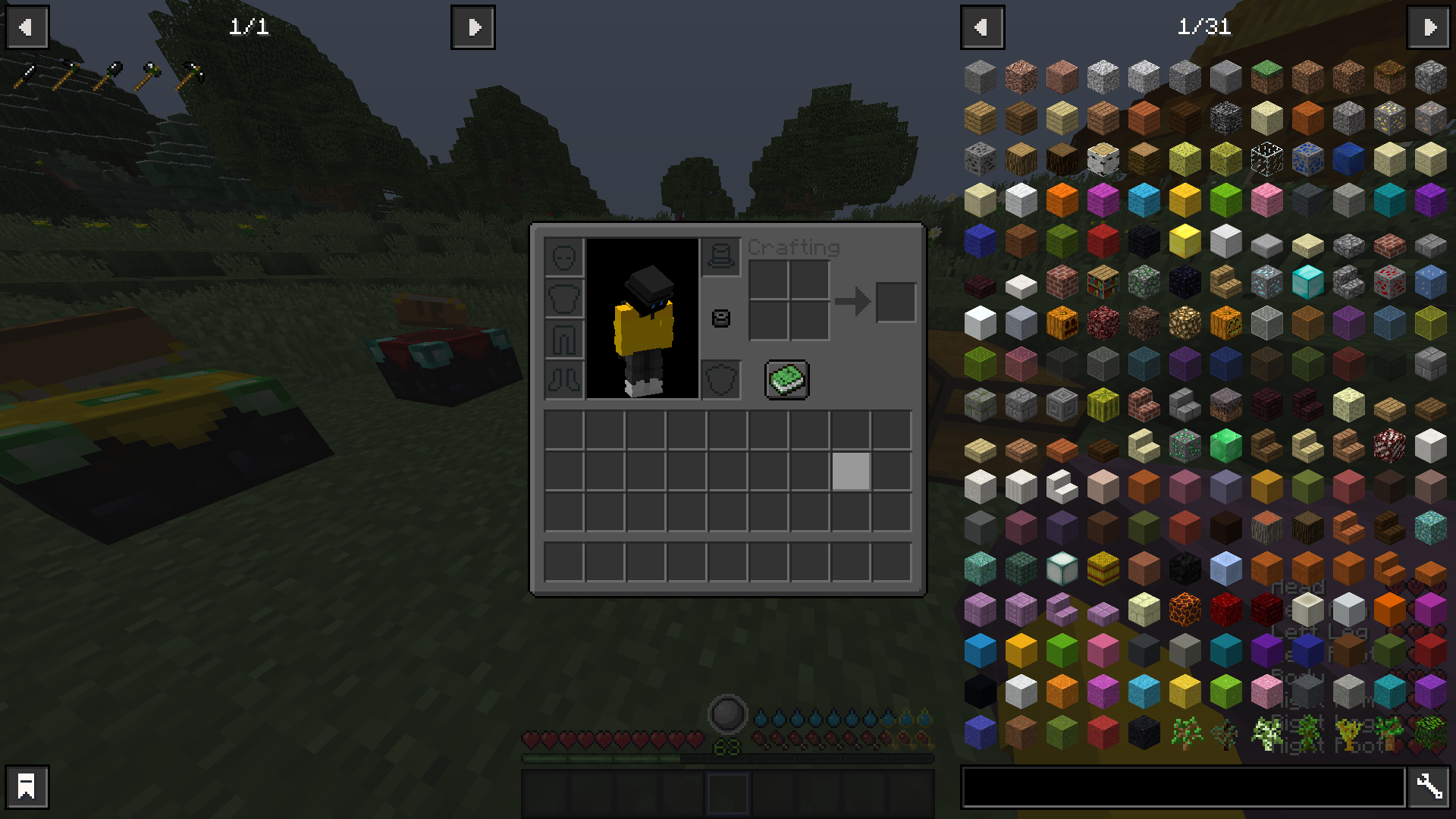This screenshot has width=1456, height=819.
Task: Advance the top-left tools panel page
Action: click(x=473, y=27)
